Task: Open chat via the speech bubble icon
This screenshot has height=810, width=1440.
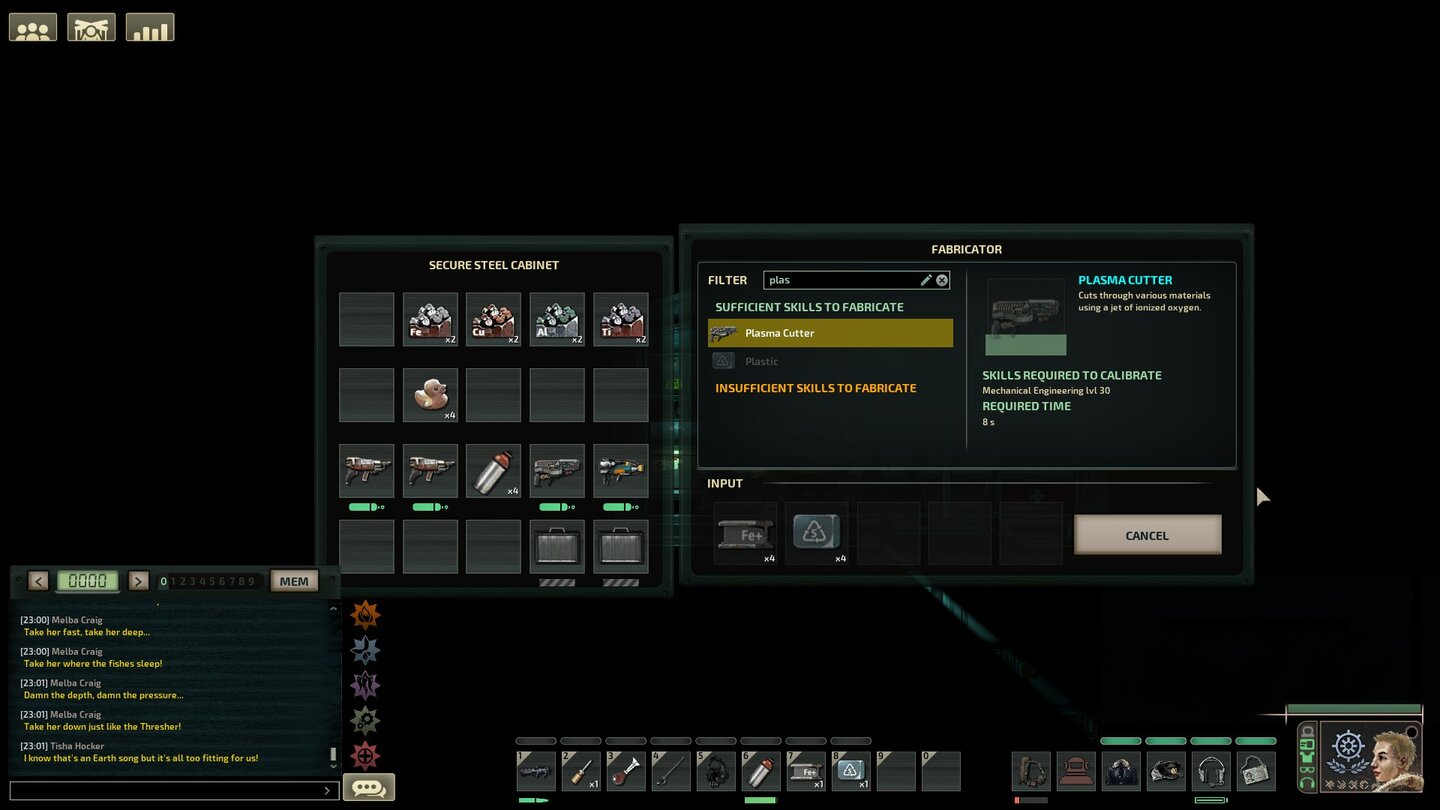Action: pos(369,787)
